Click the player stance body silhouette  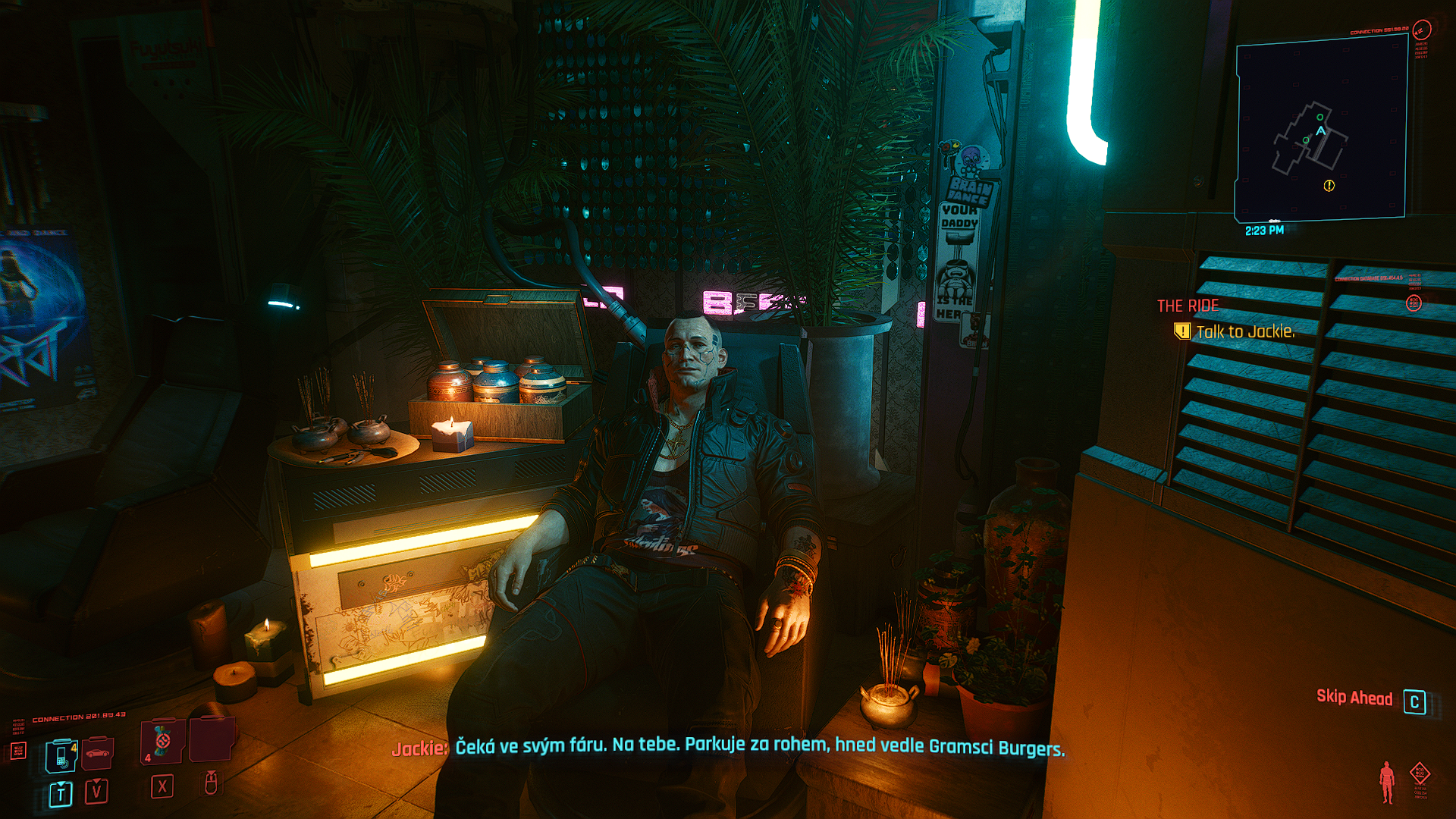[x=1387, y=782]
